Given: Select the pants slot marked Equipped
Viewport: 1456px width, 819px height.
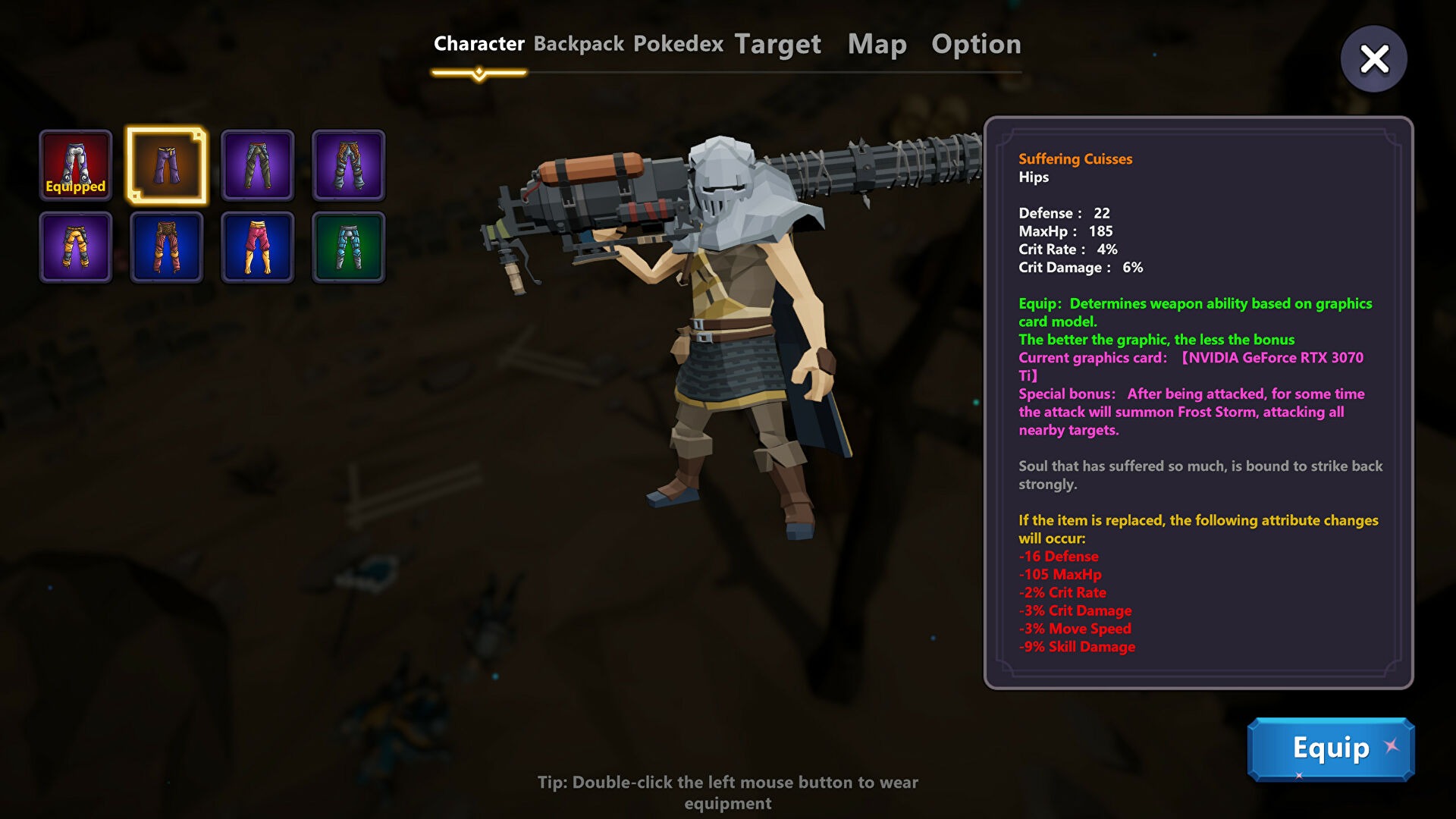Looking at the screenshot, I should tap(76, 165).
